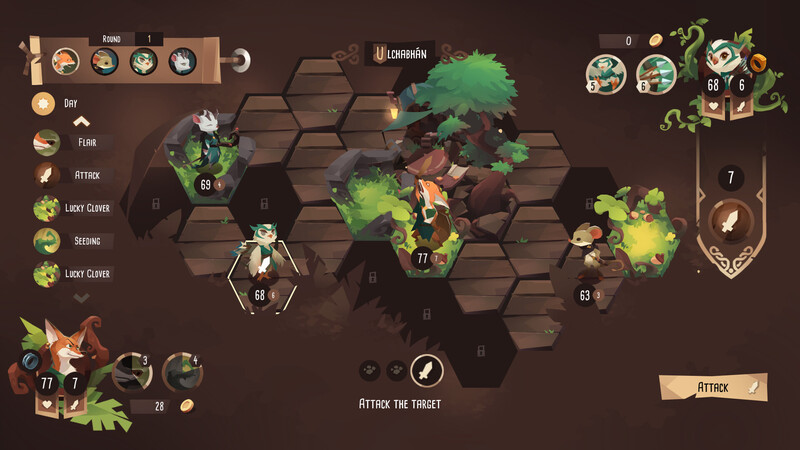Inspect the owl's spike ability icon

point(656,72)
